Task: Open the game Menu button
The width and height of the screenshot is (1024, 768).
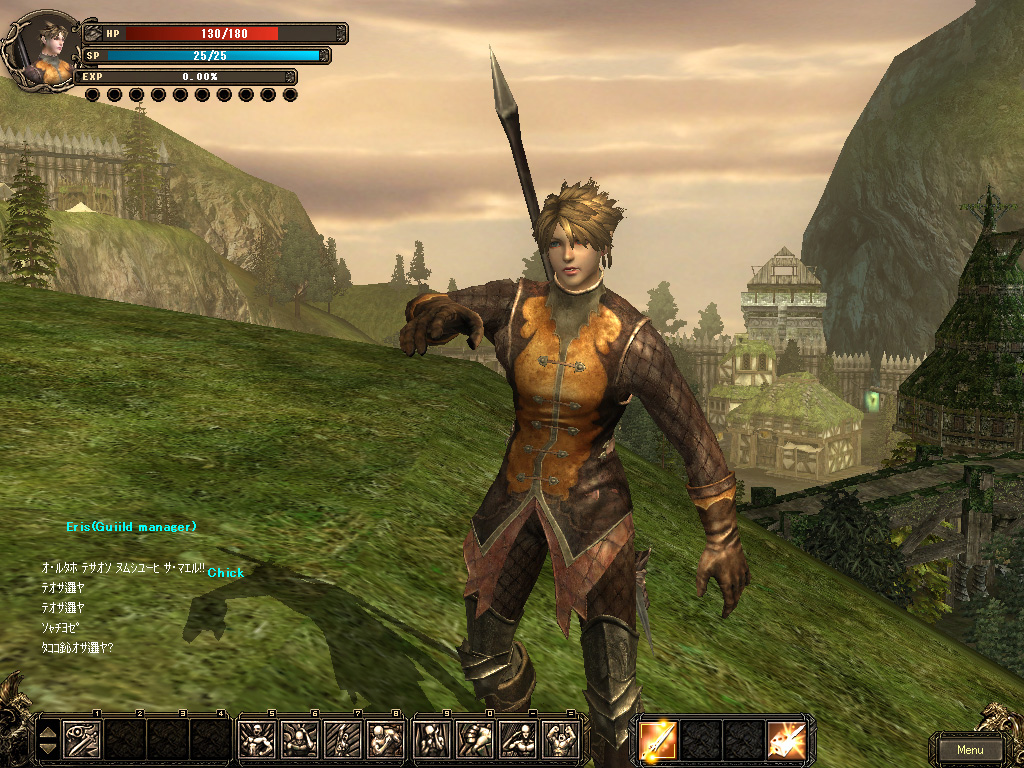Action: [x=969, y=749]
